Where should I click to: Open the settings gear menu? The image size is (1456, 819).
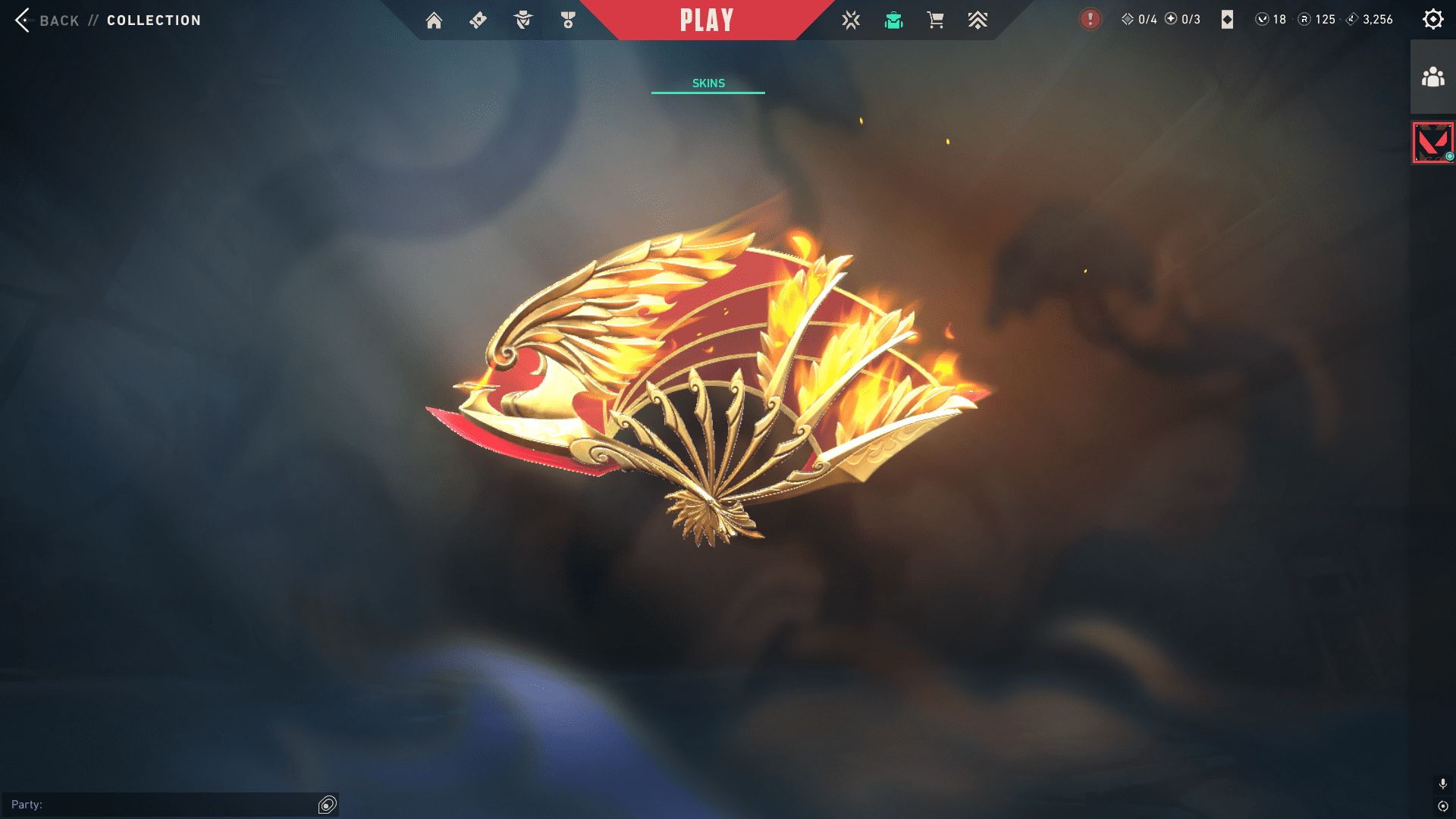pos(1433,19)
